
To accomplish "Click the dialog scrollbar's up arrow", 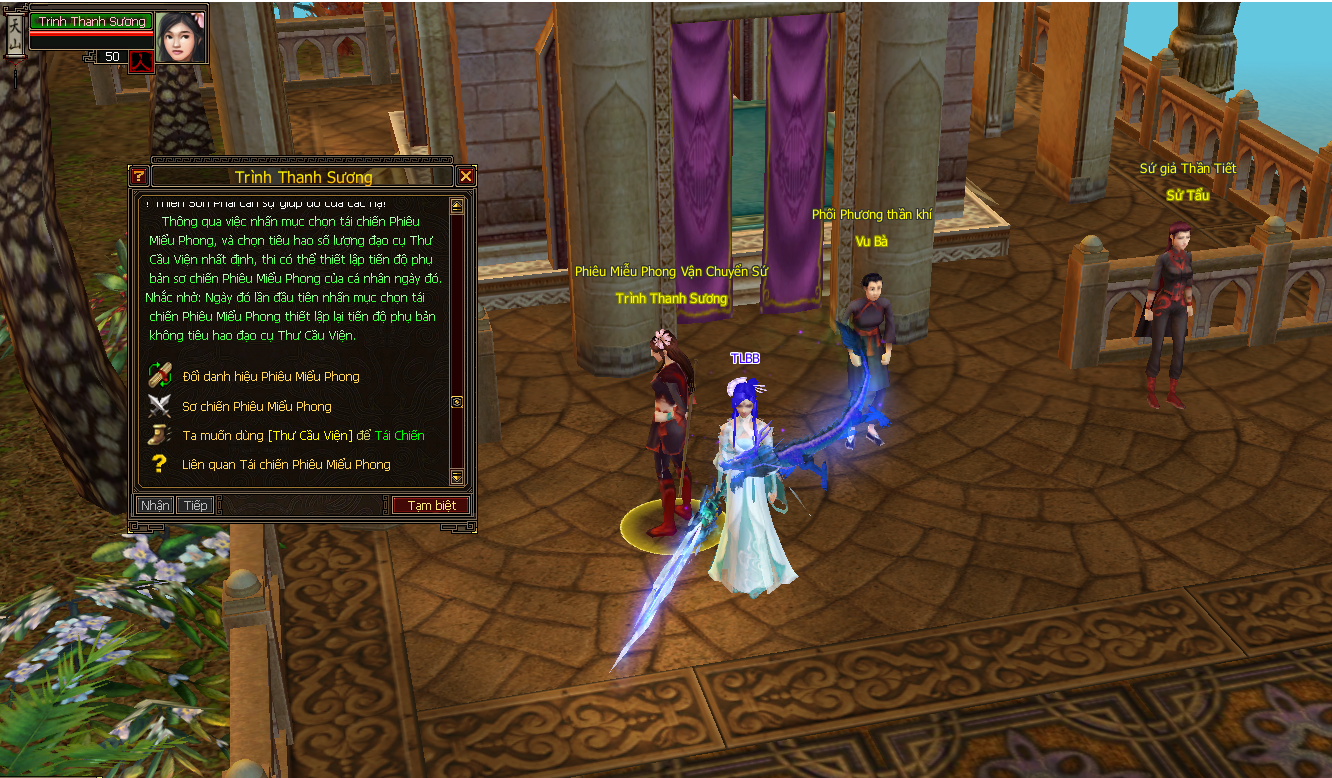I will tap(457, 206).
